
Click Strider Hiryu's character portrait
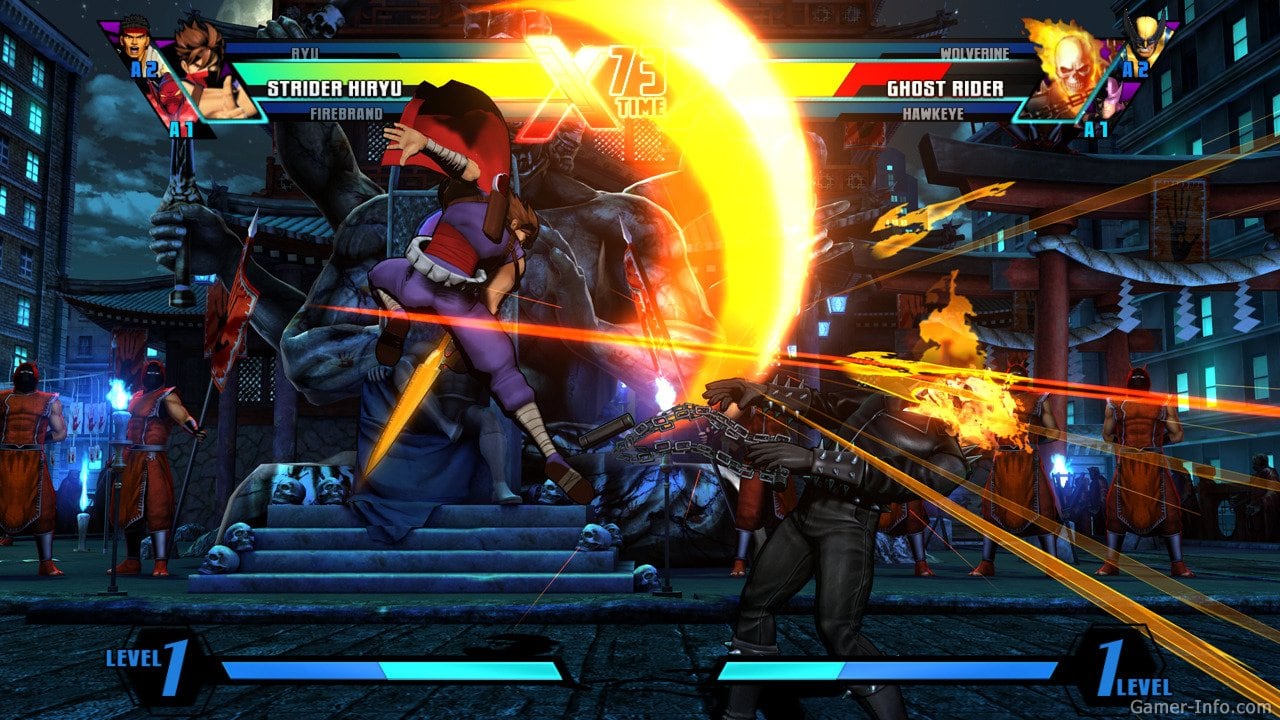click(x=202, y=72)
